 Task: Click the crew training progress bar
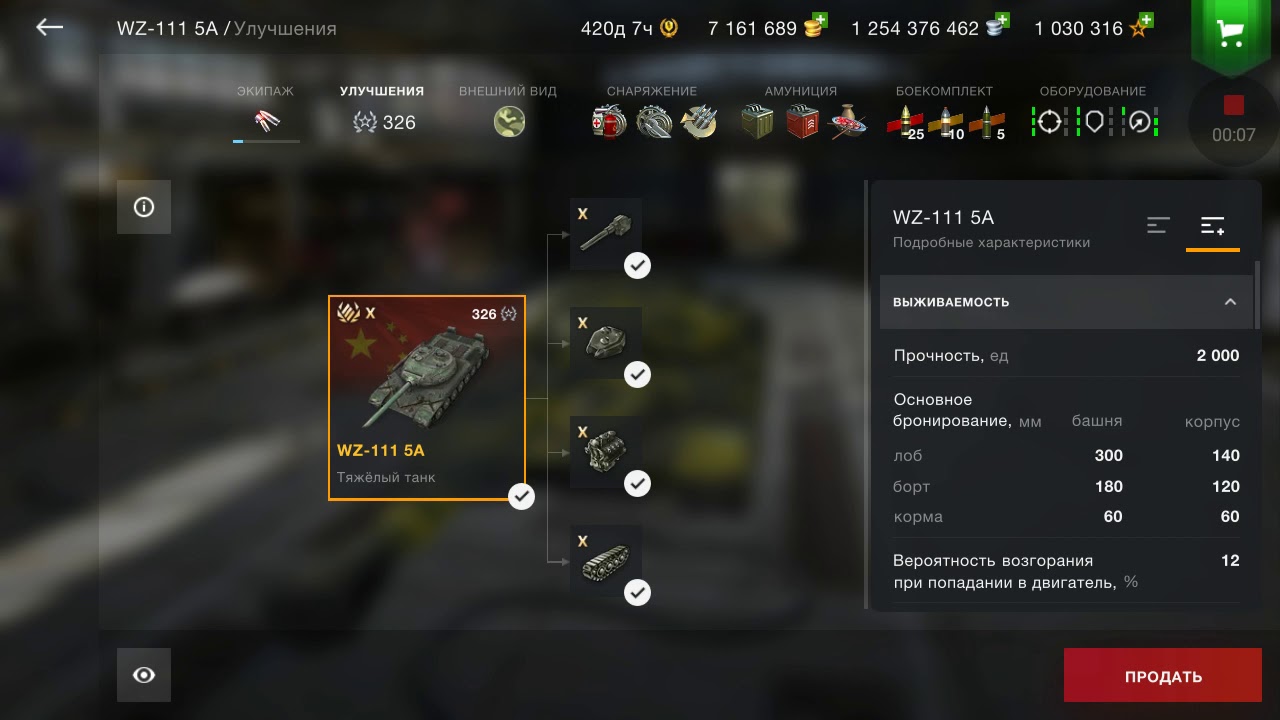(x=265, y=143)
